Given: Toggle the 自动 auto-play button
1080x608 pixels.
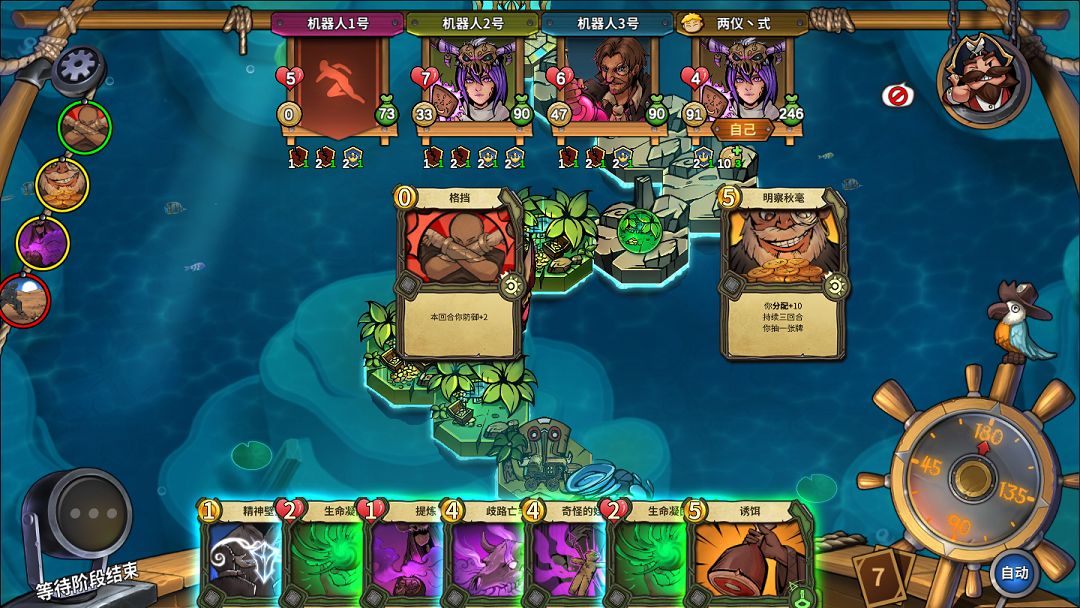Looking at the screenshot, I should pos(1014,573).
